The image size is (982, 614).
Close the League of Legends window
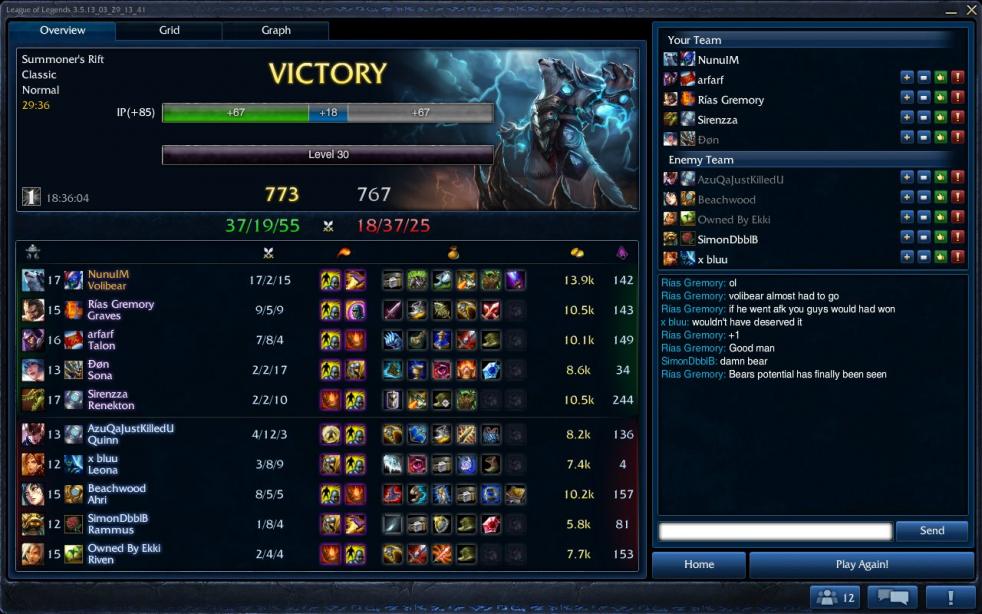(x=968, y=8)
